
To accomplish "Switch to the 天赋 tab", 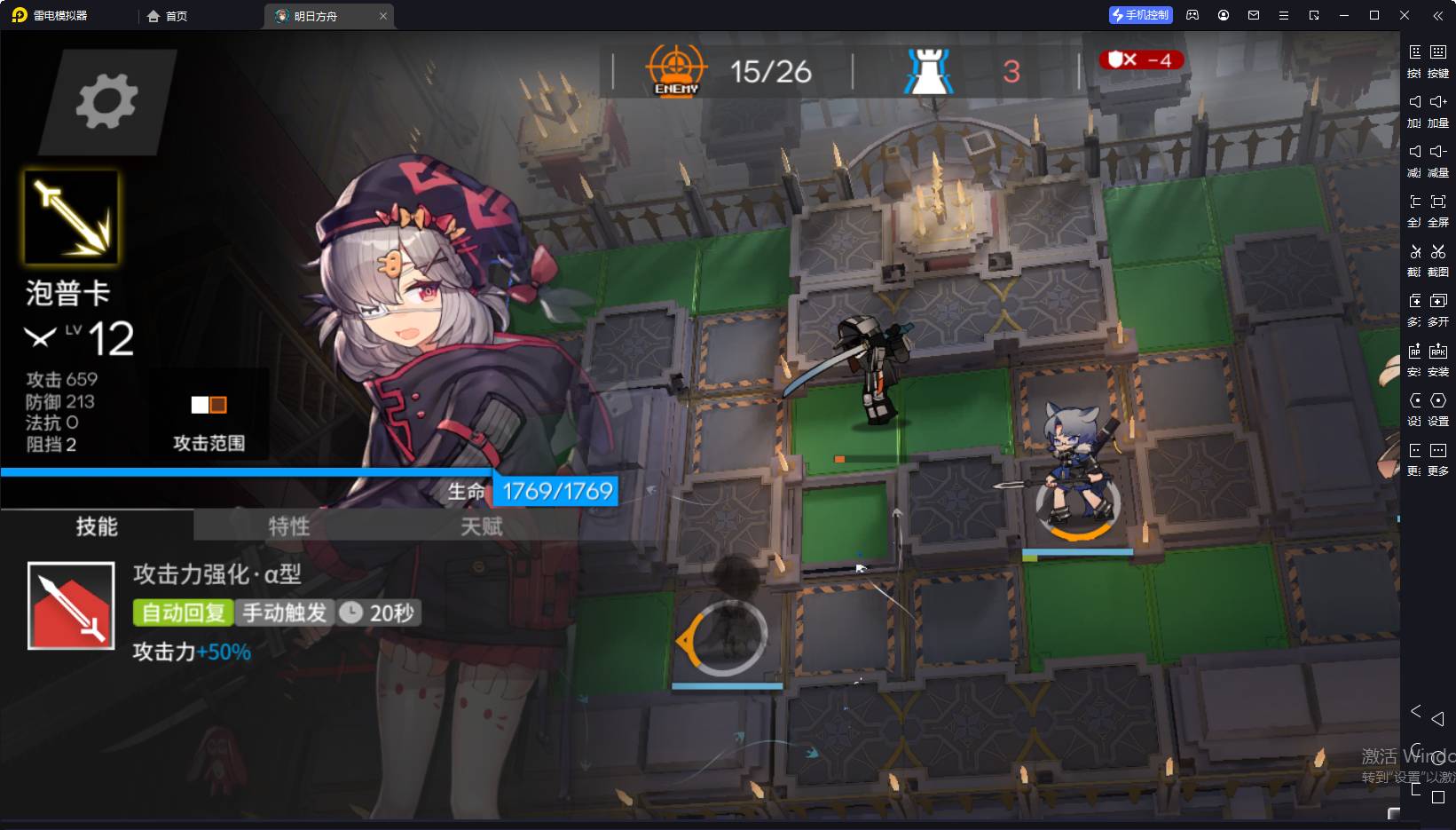I will (x=482, y=526).
